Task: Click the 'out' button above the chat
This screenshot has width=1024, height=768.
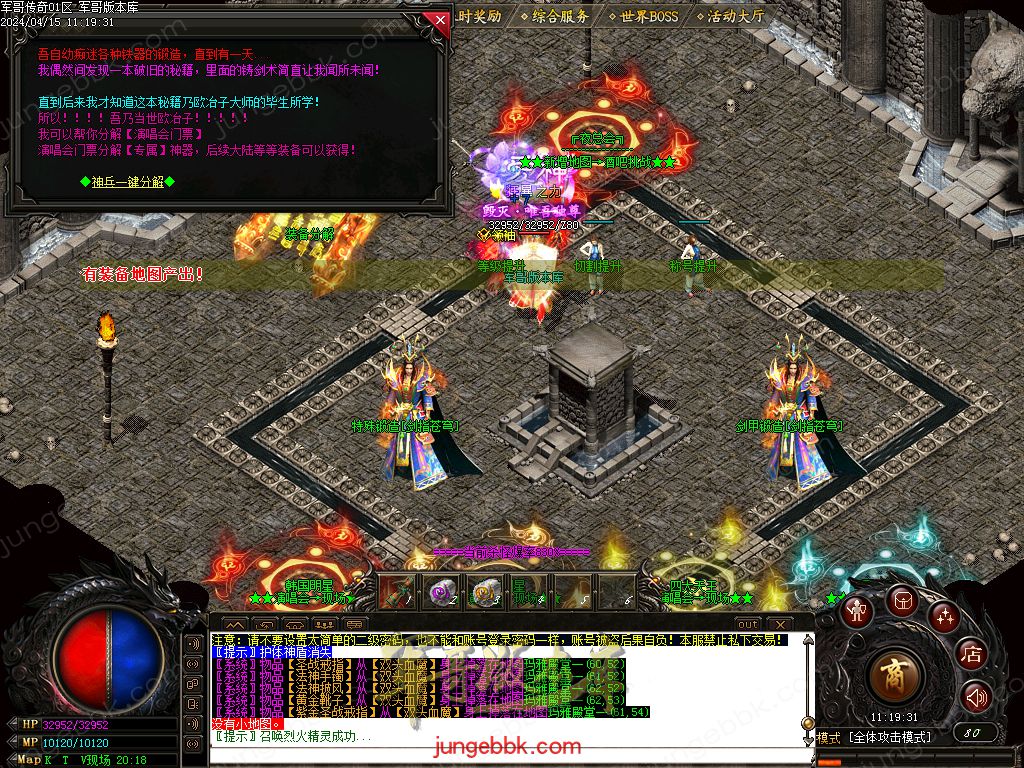Action: pos(748,625)
